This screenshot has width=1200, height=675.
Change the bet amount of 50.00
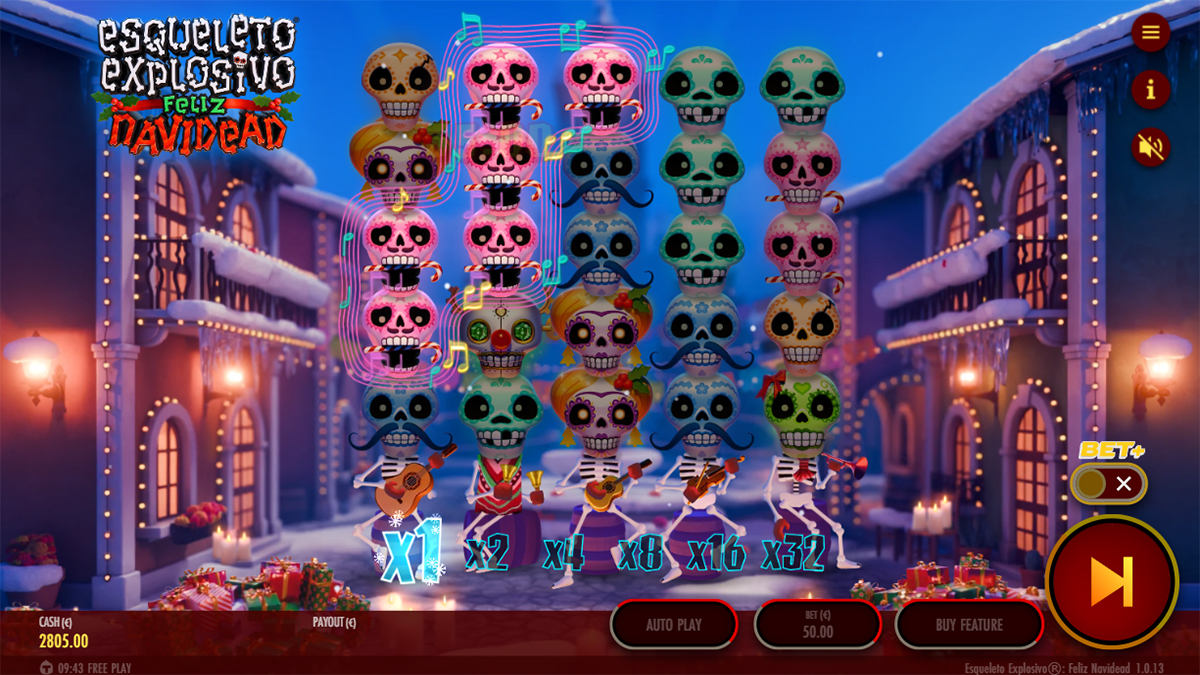(x=818, y=625)
